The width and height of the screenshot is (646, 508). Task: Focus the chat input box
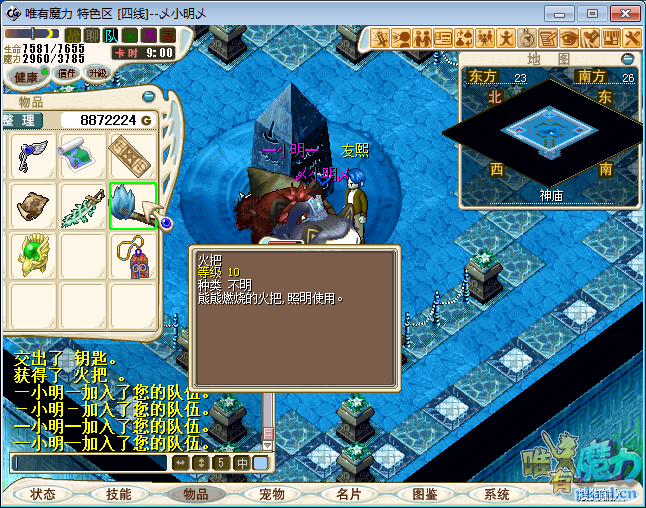88,463
